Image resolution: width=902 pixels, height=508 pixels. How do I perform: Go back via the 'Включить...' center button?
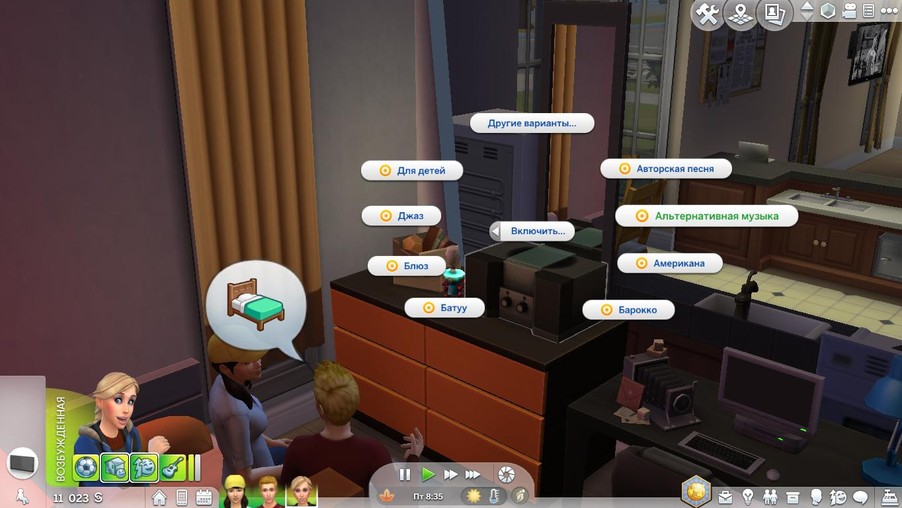pos(532,231)
